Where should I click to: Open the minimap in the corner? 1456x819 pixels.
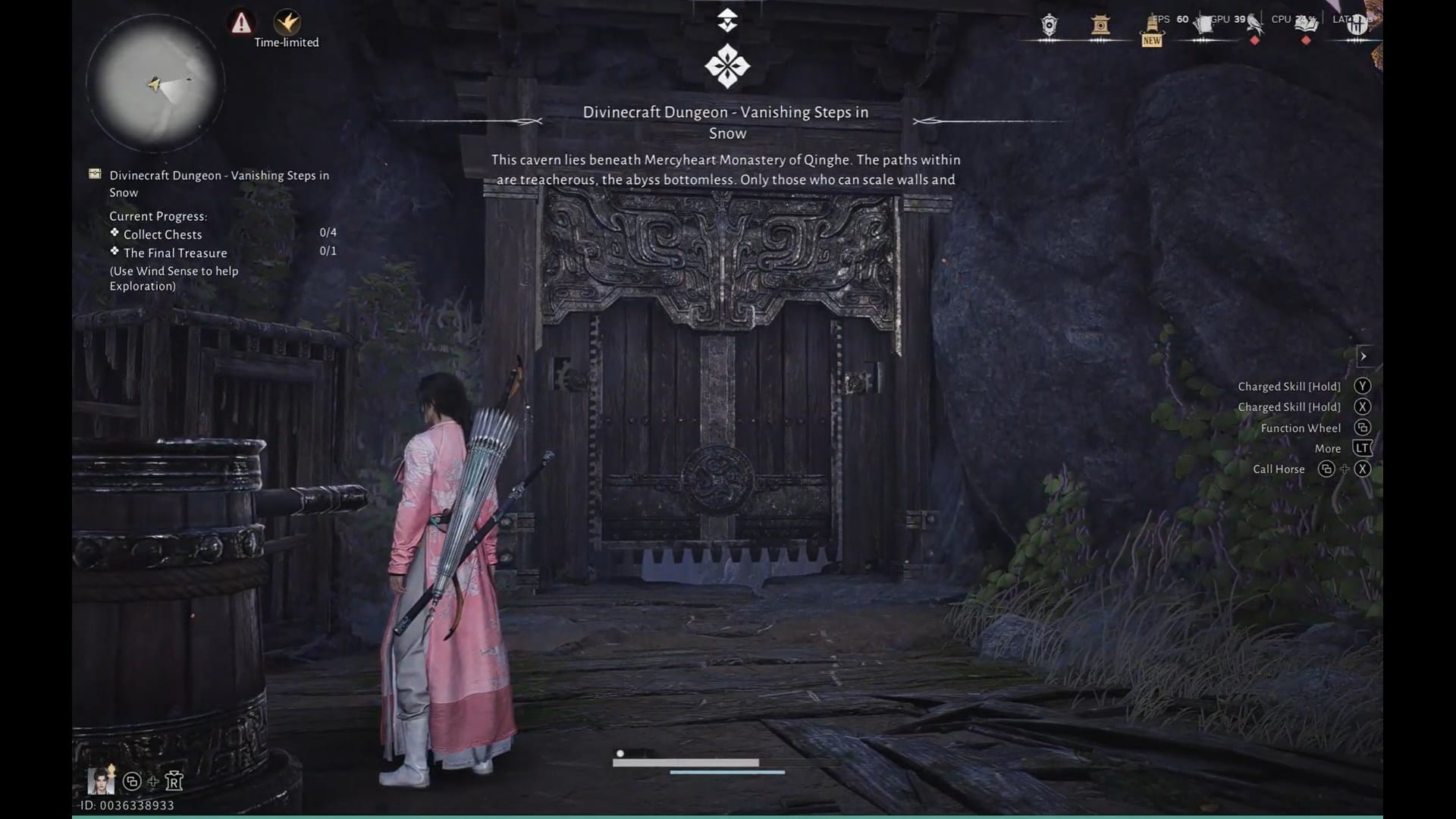[x=155, y=82]
